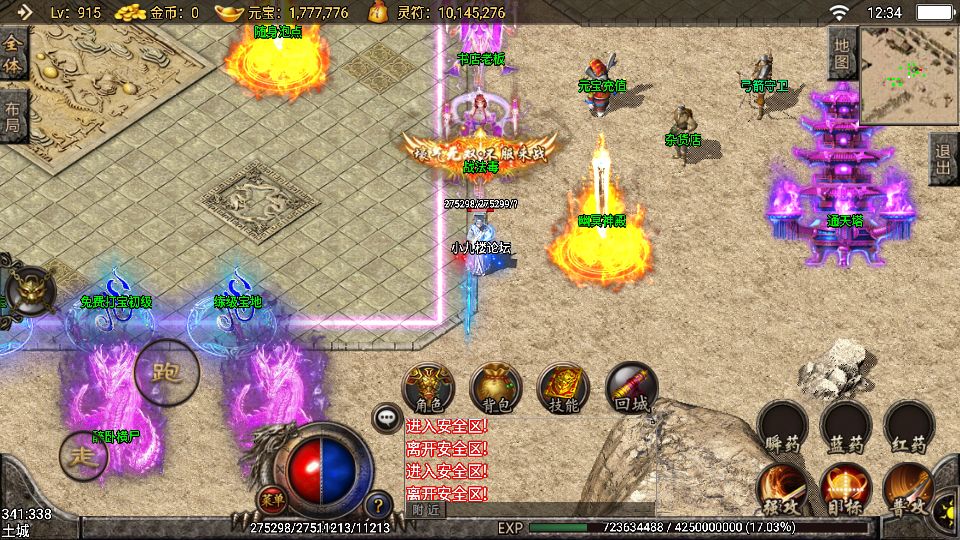The image size is (960, 540).
Task: Open the 布局 layout button
Action: pos(12,116)
